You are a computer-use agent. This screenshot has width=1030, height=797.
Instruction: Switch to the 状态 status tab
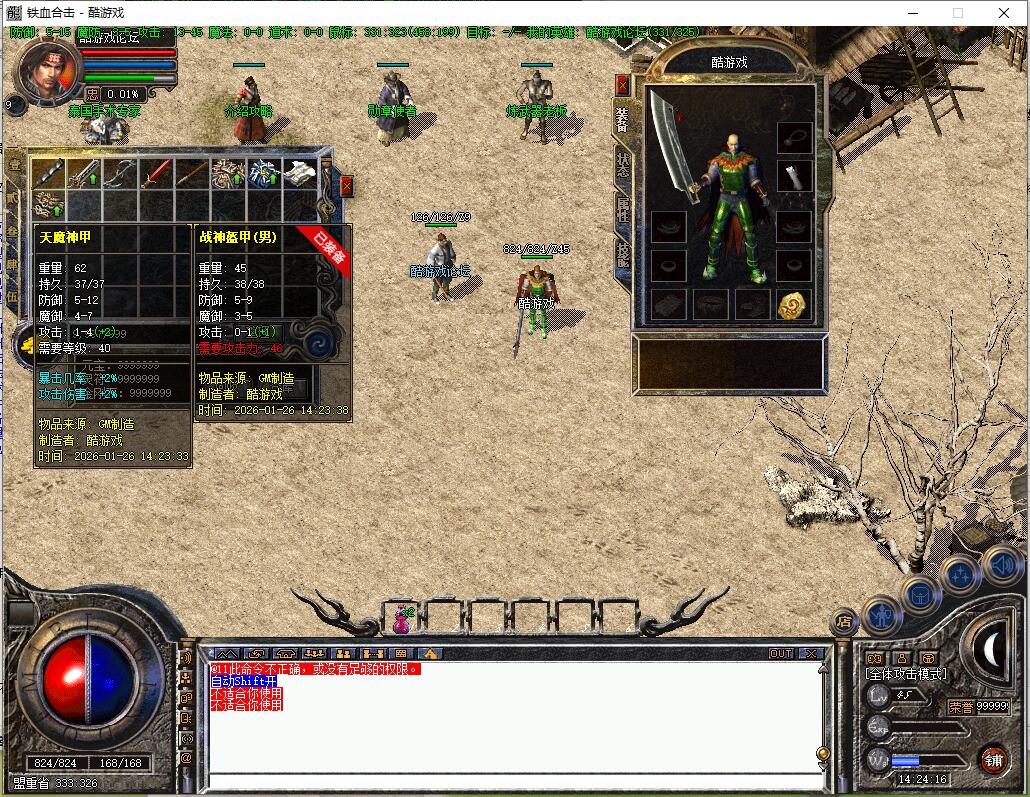click(622, 165)
